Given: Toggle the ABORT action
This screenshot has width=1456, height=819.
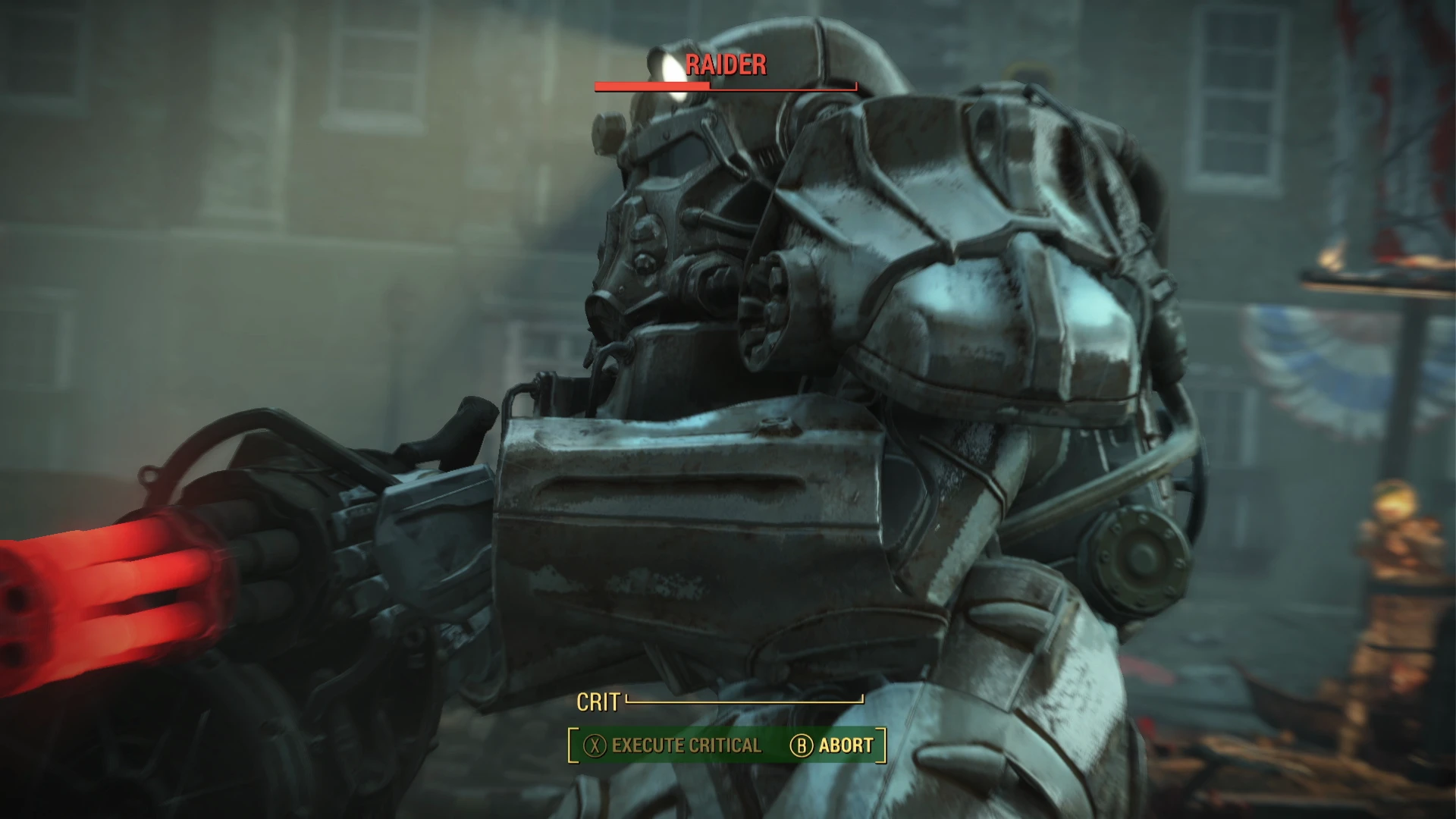Looking at the screenshot, I should point(844,745).
